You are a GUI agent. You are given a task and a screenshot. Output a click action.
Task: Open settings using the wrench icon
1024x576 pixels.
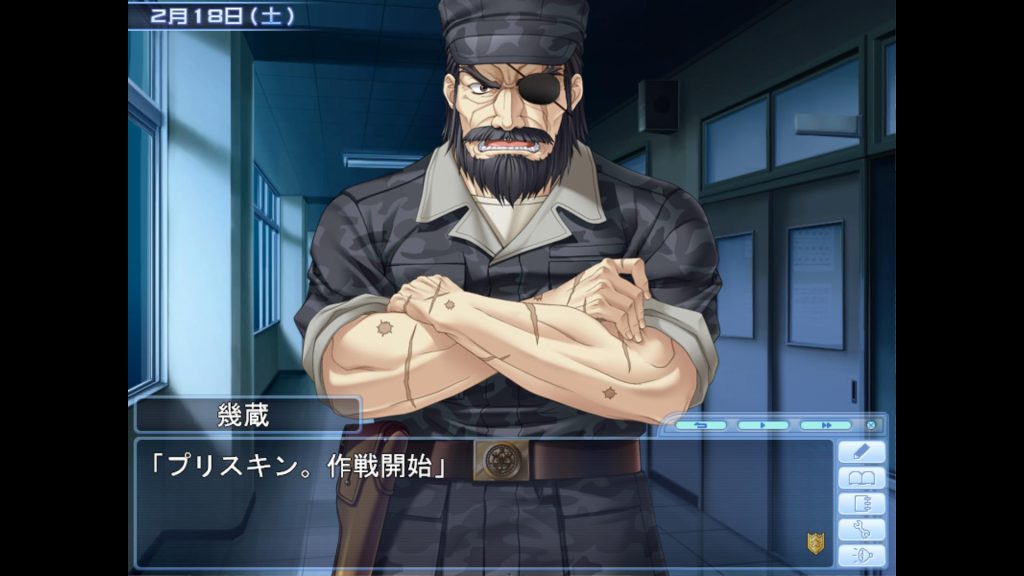coord(861,530)
